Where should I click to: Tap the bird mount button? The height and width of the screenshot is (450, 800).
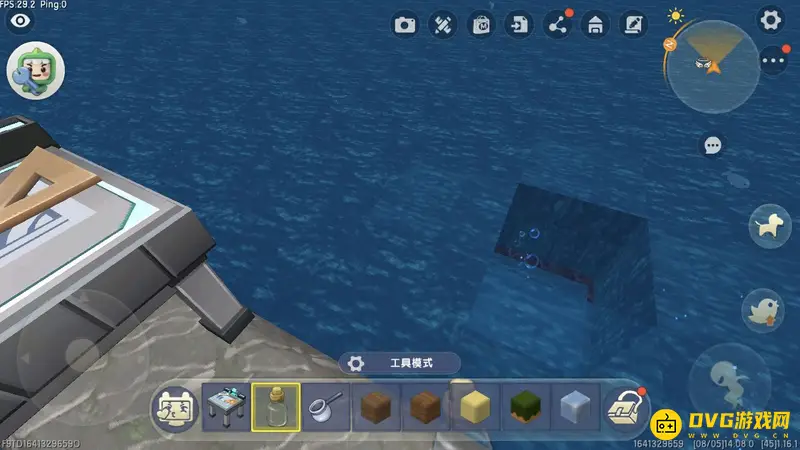764,309
